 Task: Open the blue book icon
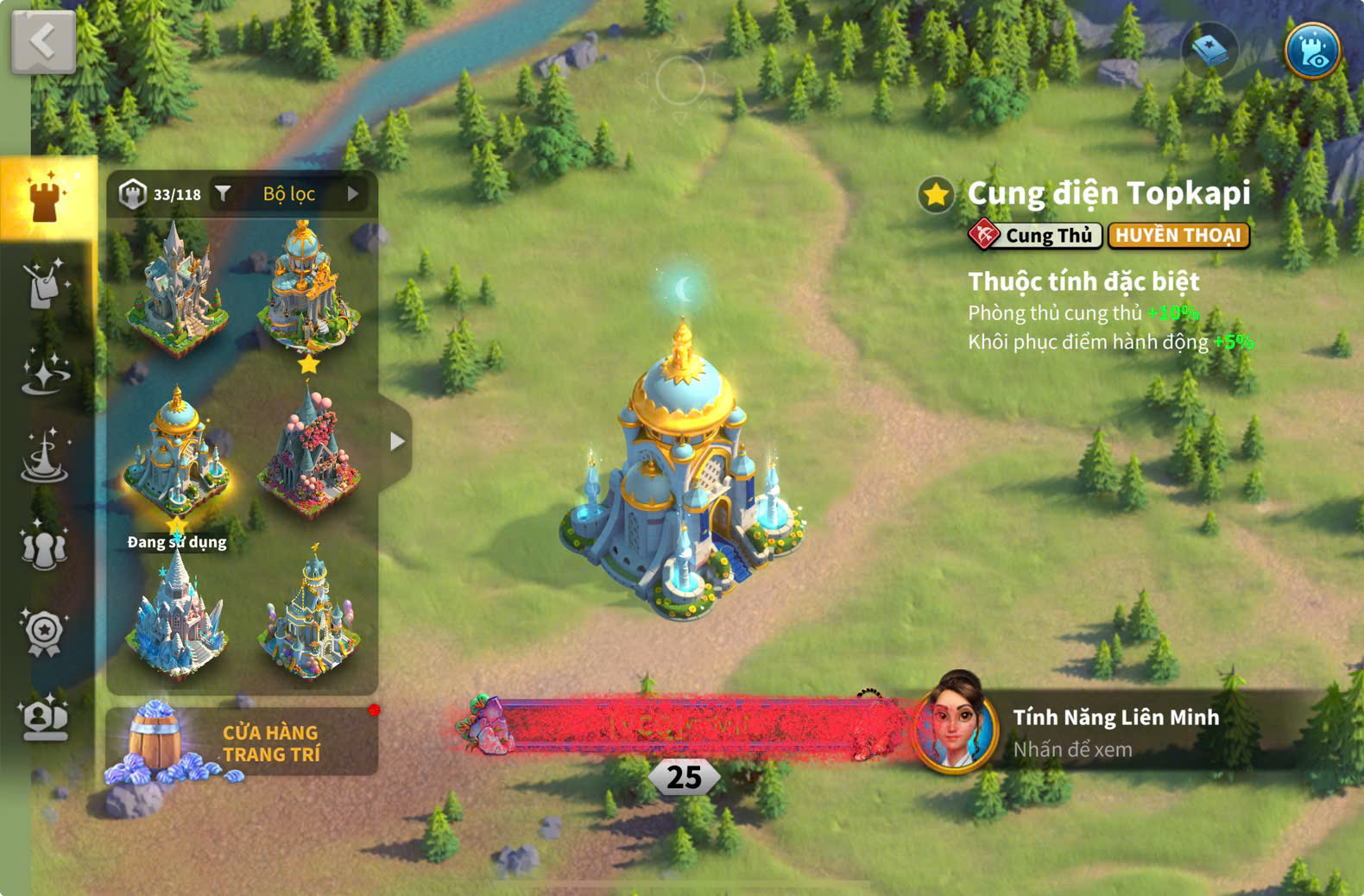[x=1209, y=51]
